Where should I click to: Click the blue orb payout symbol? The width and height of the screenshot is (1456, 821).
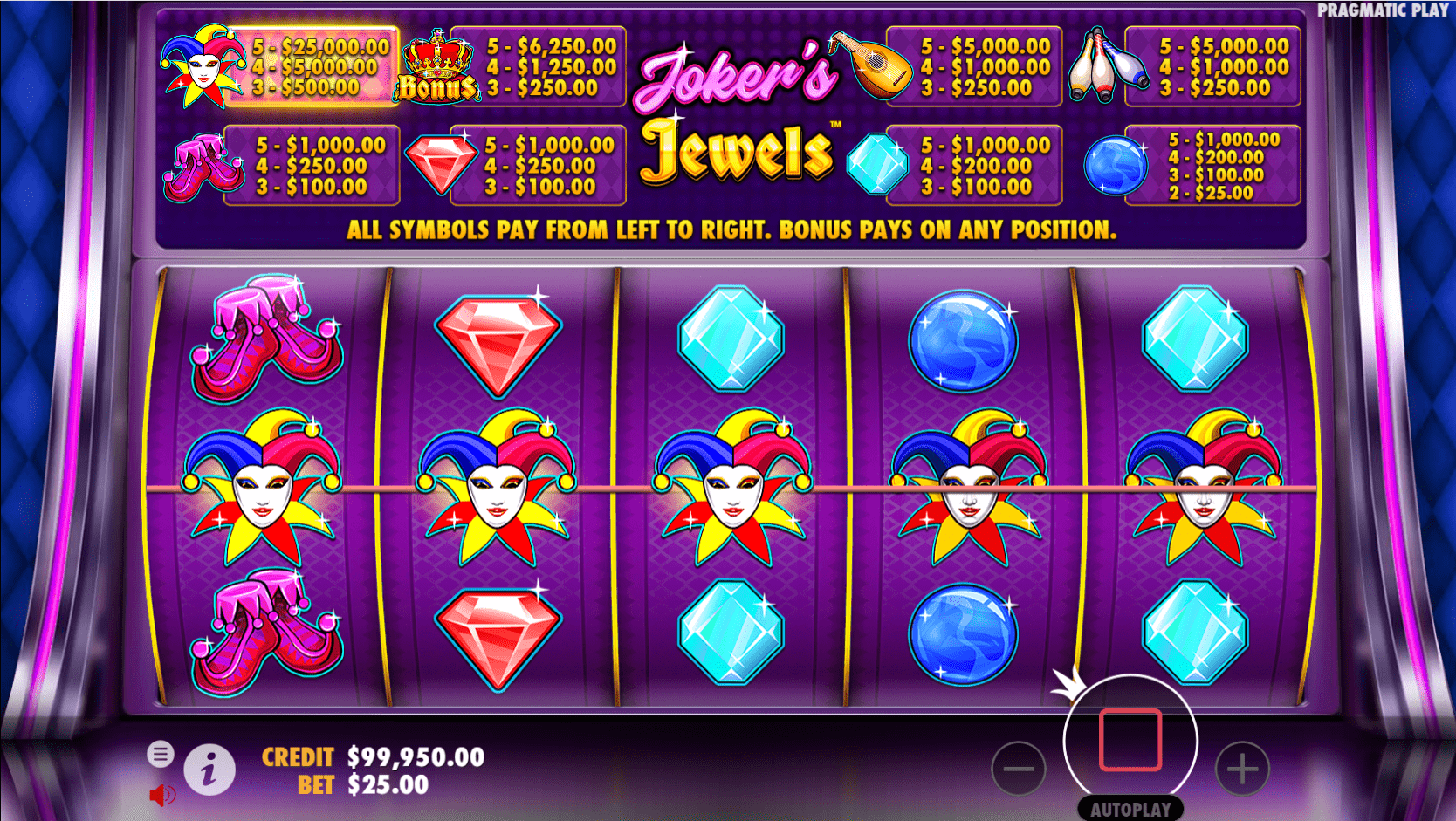tap(1114, 164)
